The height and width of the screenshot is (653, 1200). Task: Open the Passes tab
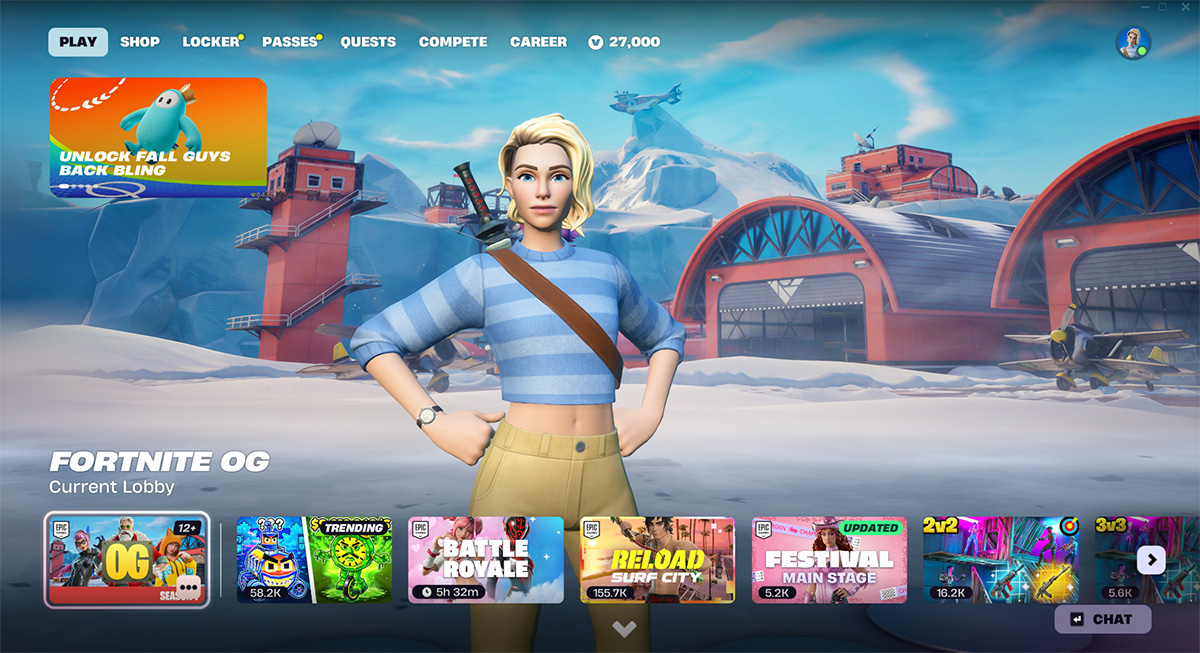coord(289,42)
